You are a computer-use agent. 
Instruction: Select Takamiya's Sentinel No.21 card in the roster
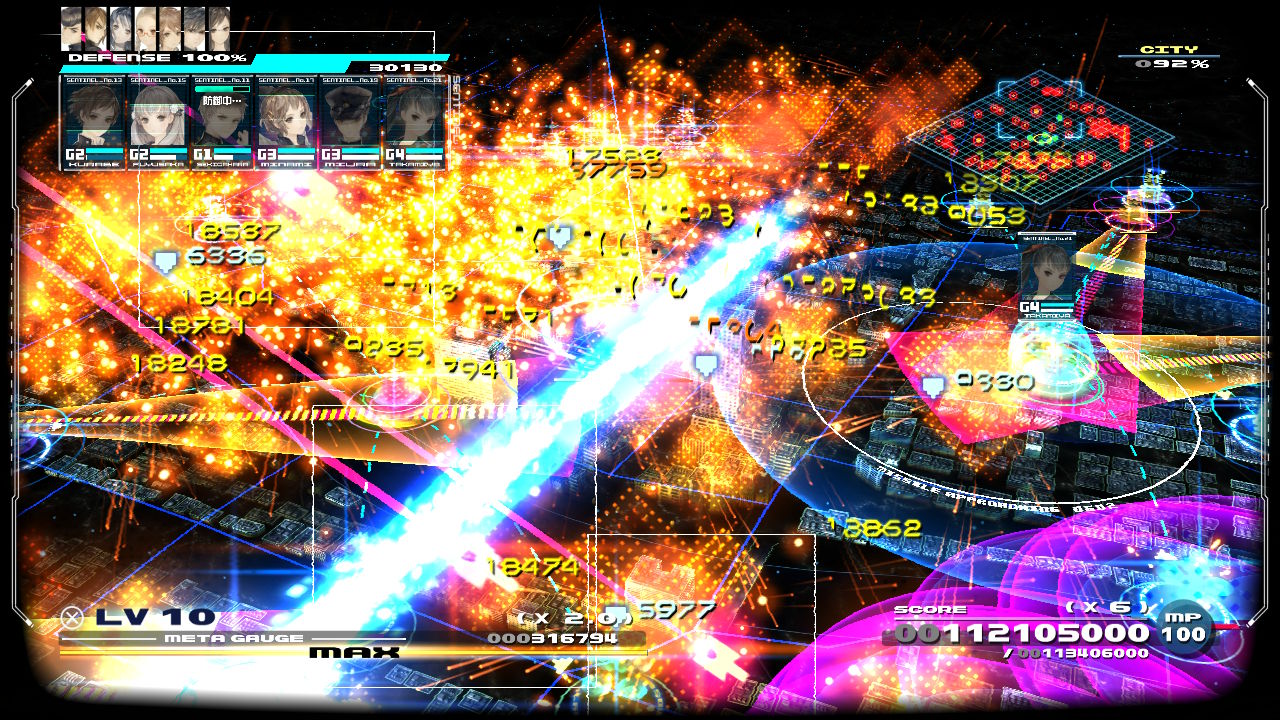(x=414, y=121)
